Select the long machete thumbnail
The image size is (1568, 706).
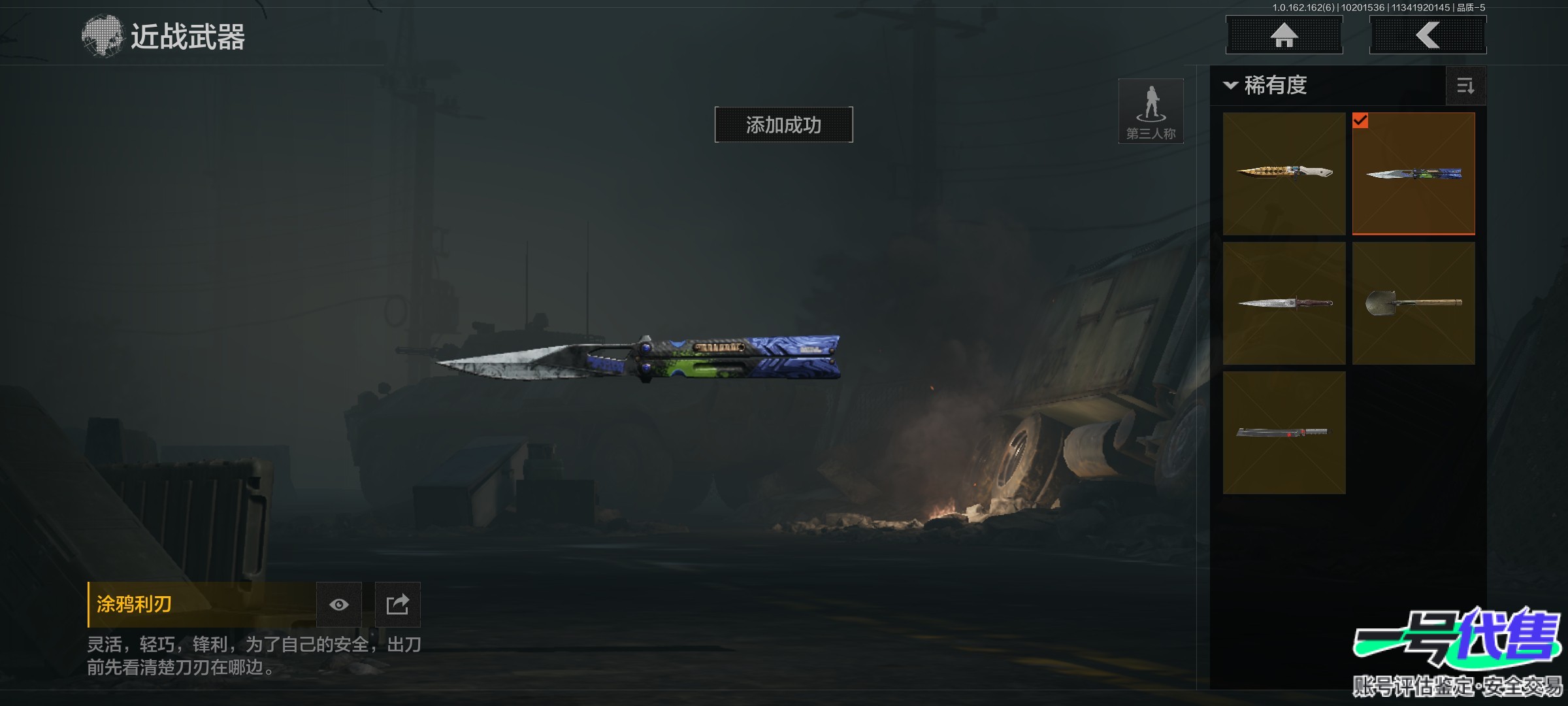[x=1284, y=432]
